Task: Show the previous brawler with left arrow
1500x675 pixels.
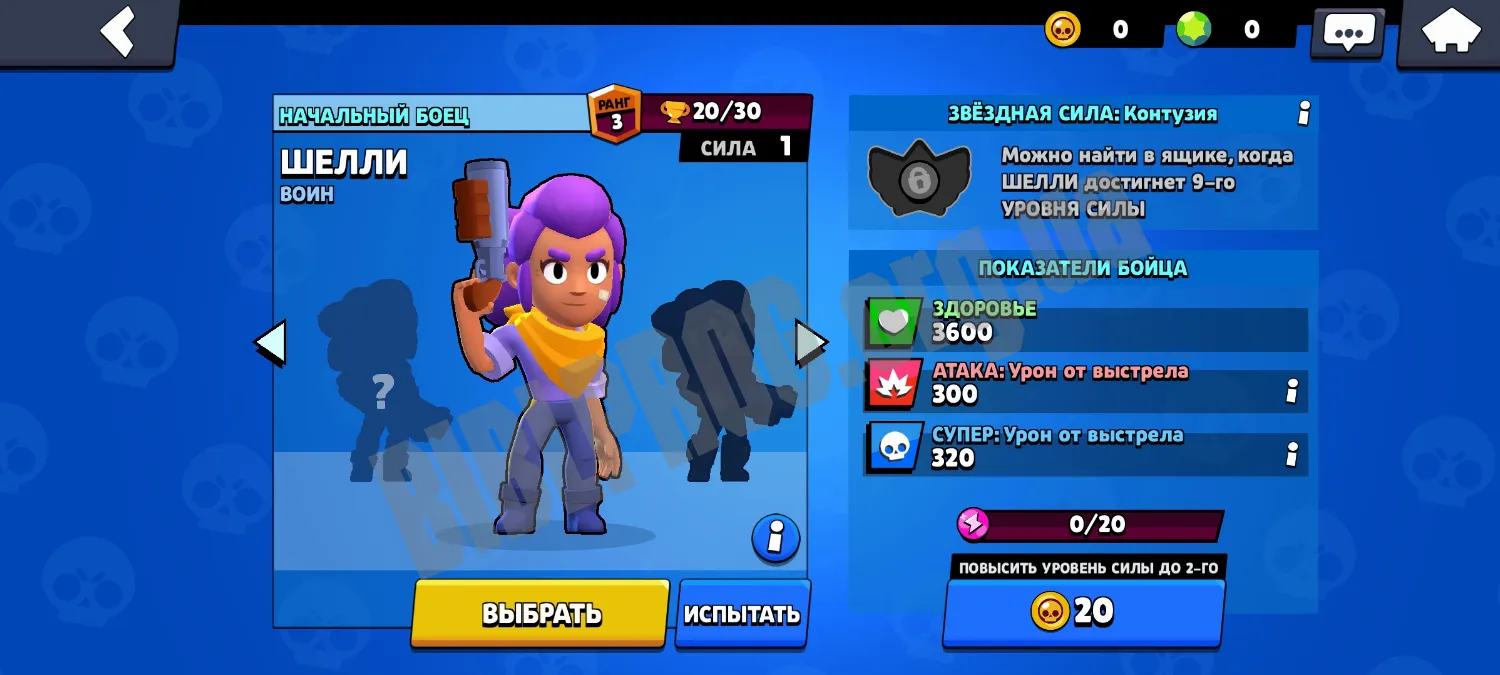Action: coord(270,342)
